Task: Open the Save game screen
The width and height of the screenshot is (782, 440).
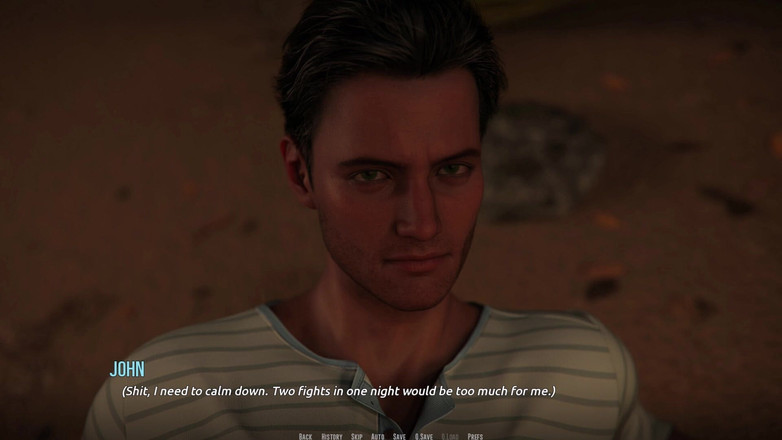Action: (399, 436)
